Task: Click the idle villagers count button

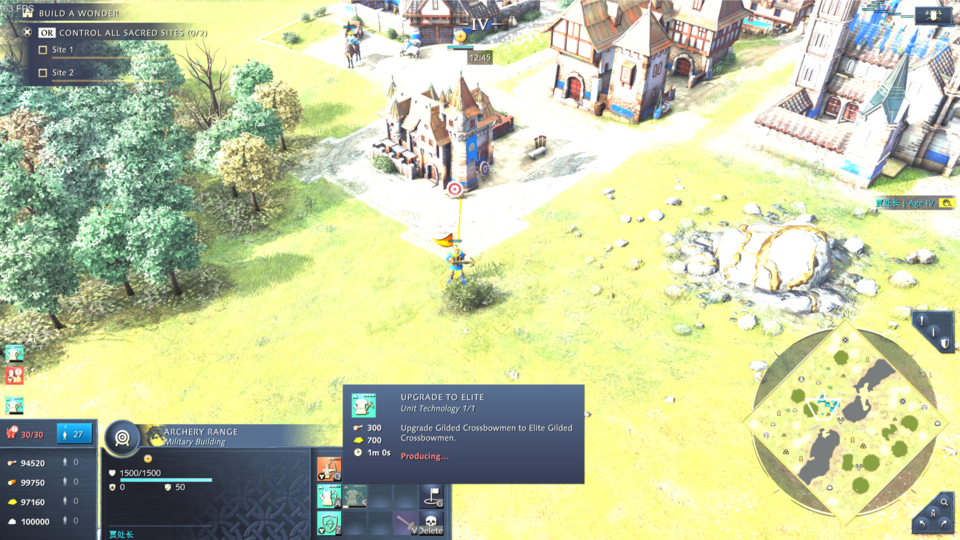Action: click(76, 433)
